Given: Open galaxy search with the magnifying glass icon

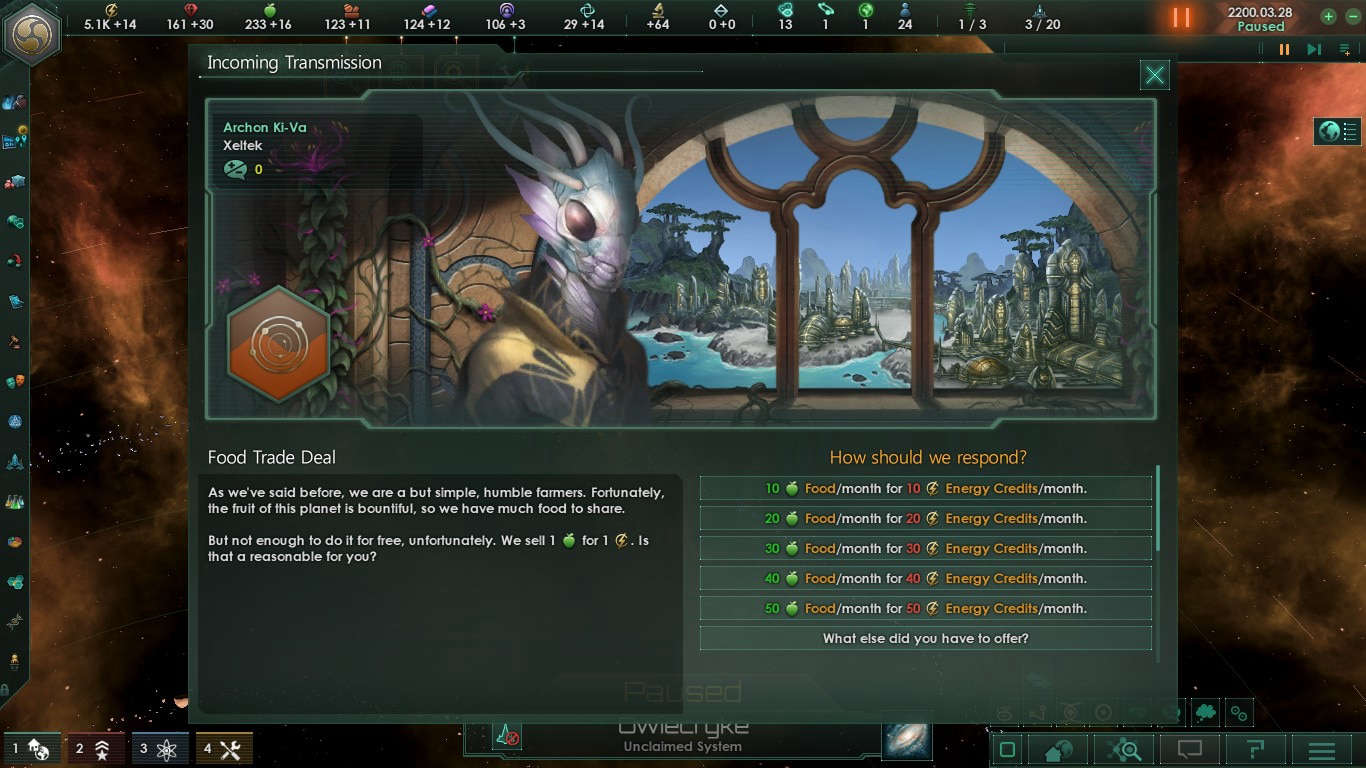Looking at the screenshot, I should point(1124,748).
